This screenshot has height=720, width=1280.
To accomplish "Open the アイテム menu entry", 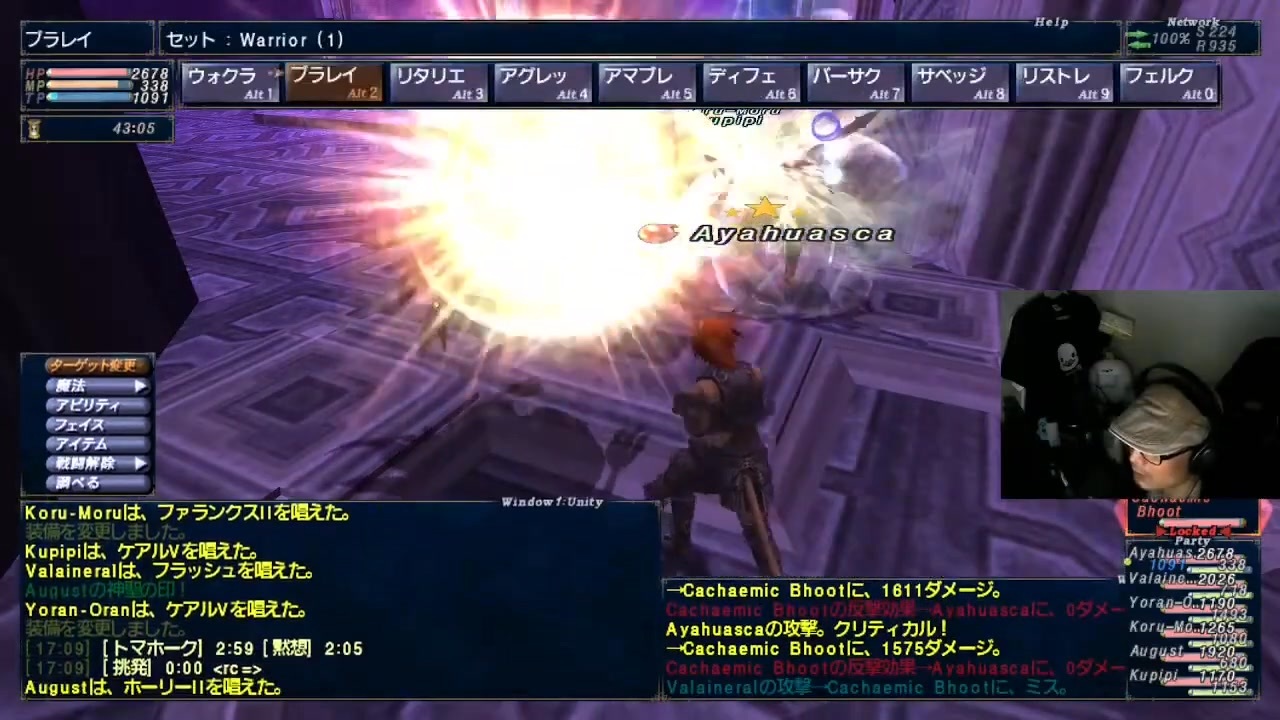I will 82,443.
